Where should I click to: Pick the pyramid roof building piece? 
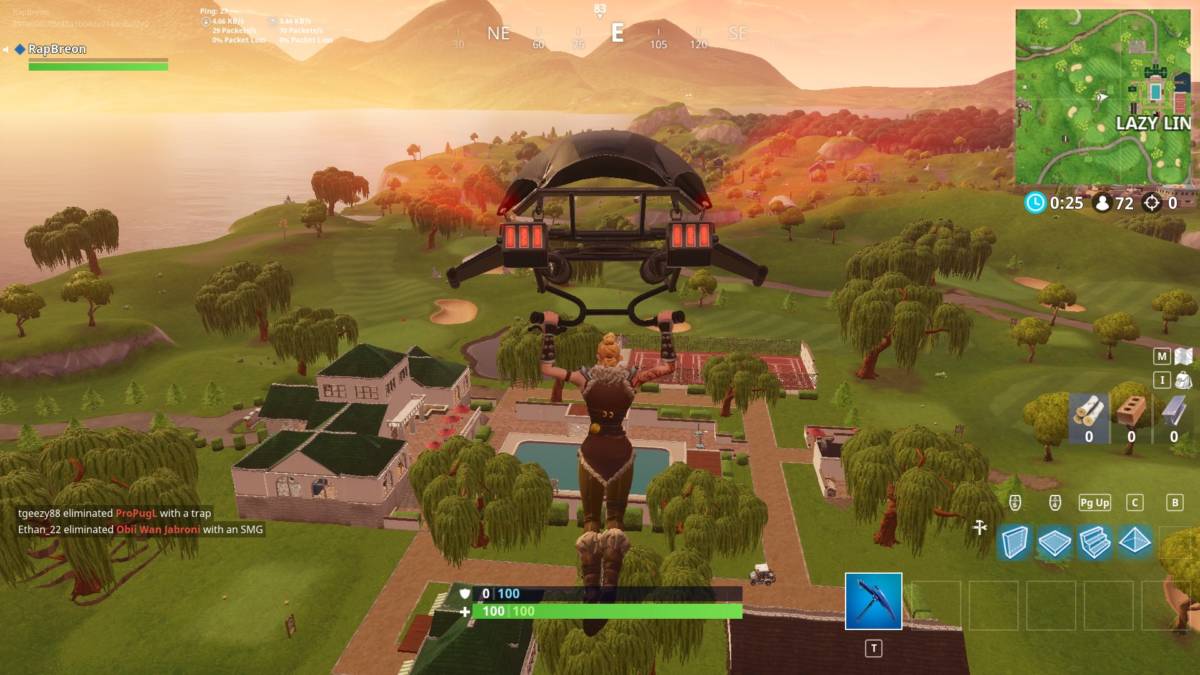(1134, 542)
